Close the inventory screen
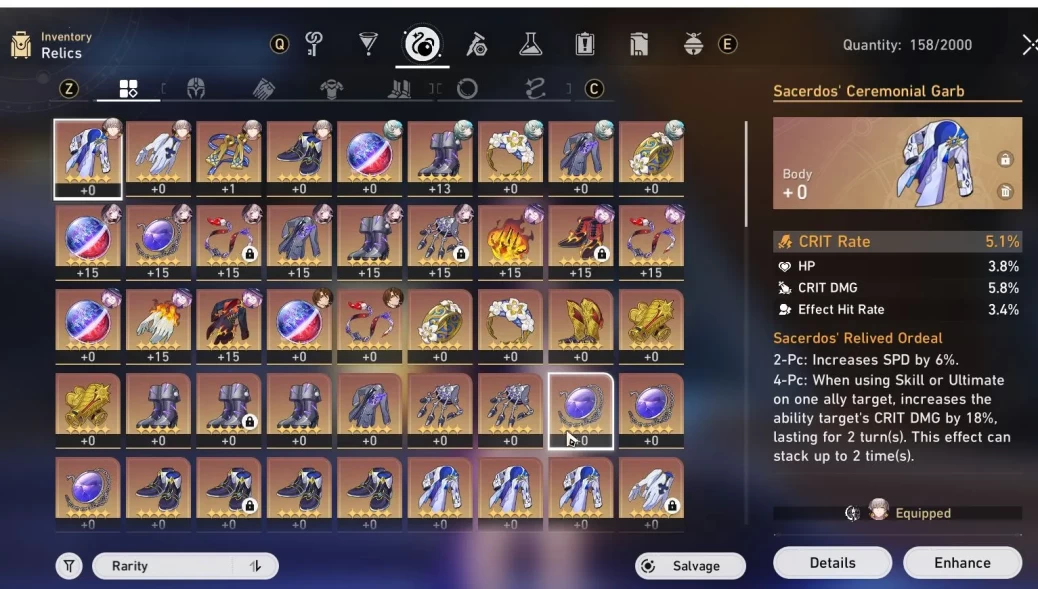 [1029, 45]
